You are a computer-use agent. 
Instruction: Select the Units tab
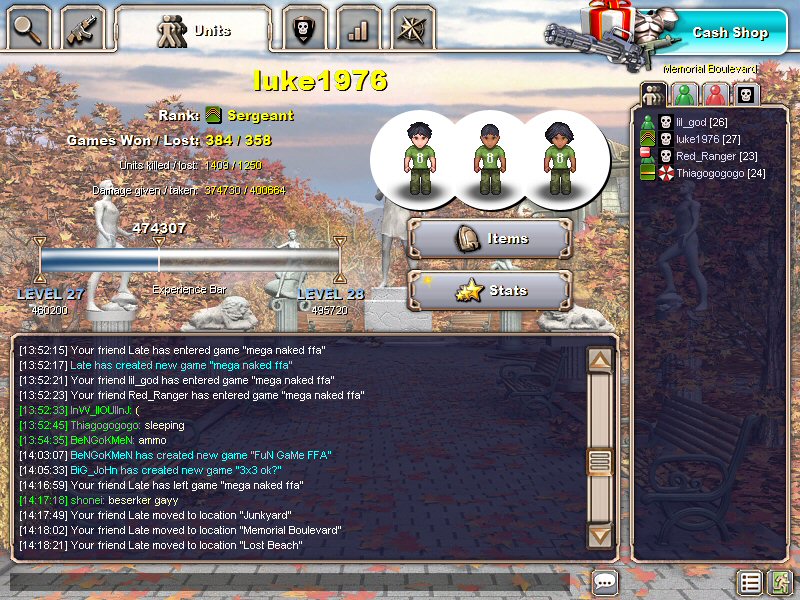pyautogui.click(x=192, y=30)
